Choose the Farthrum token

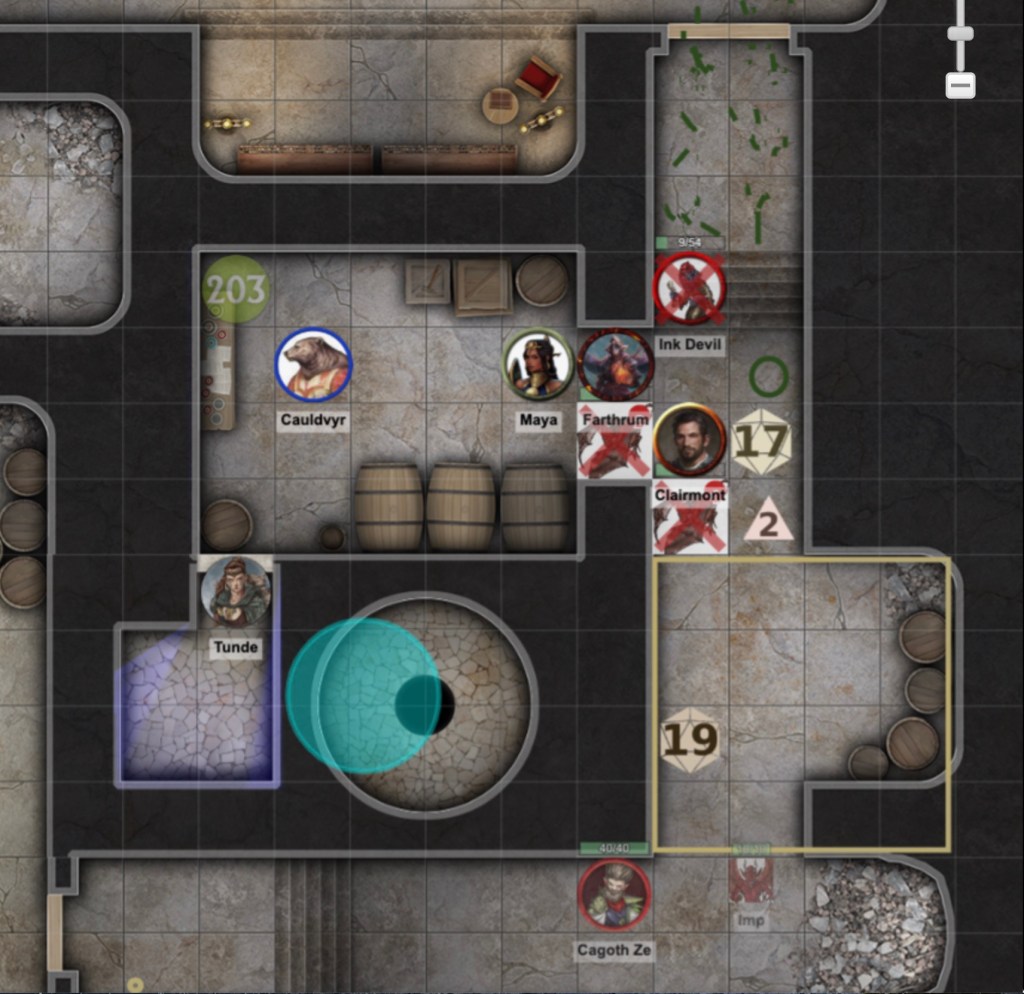point(615,365)
